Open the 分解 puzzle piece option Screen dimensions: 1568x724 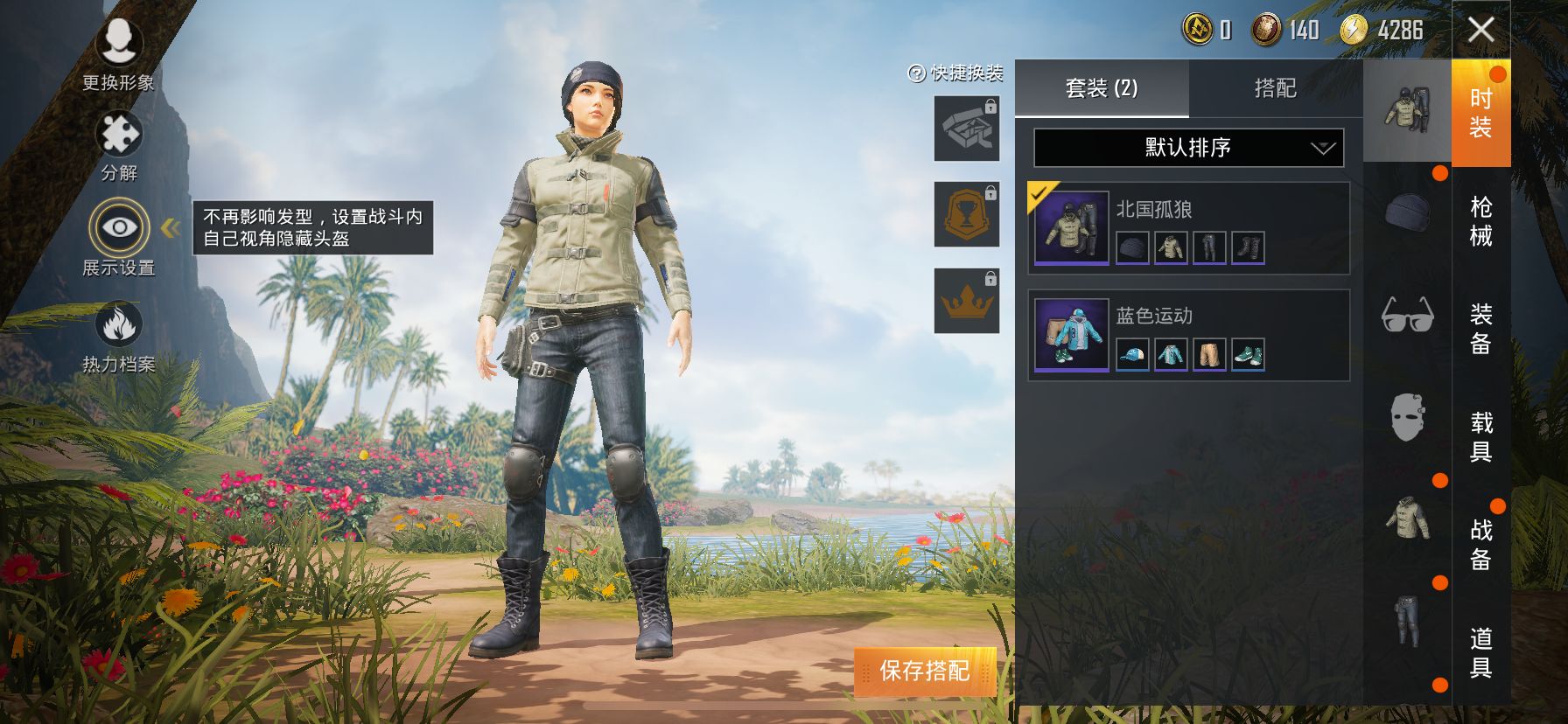point(119,145)
